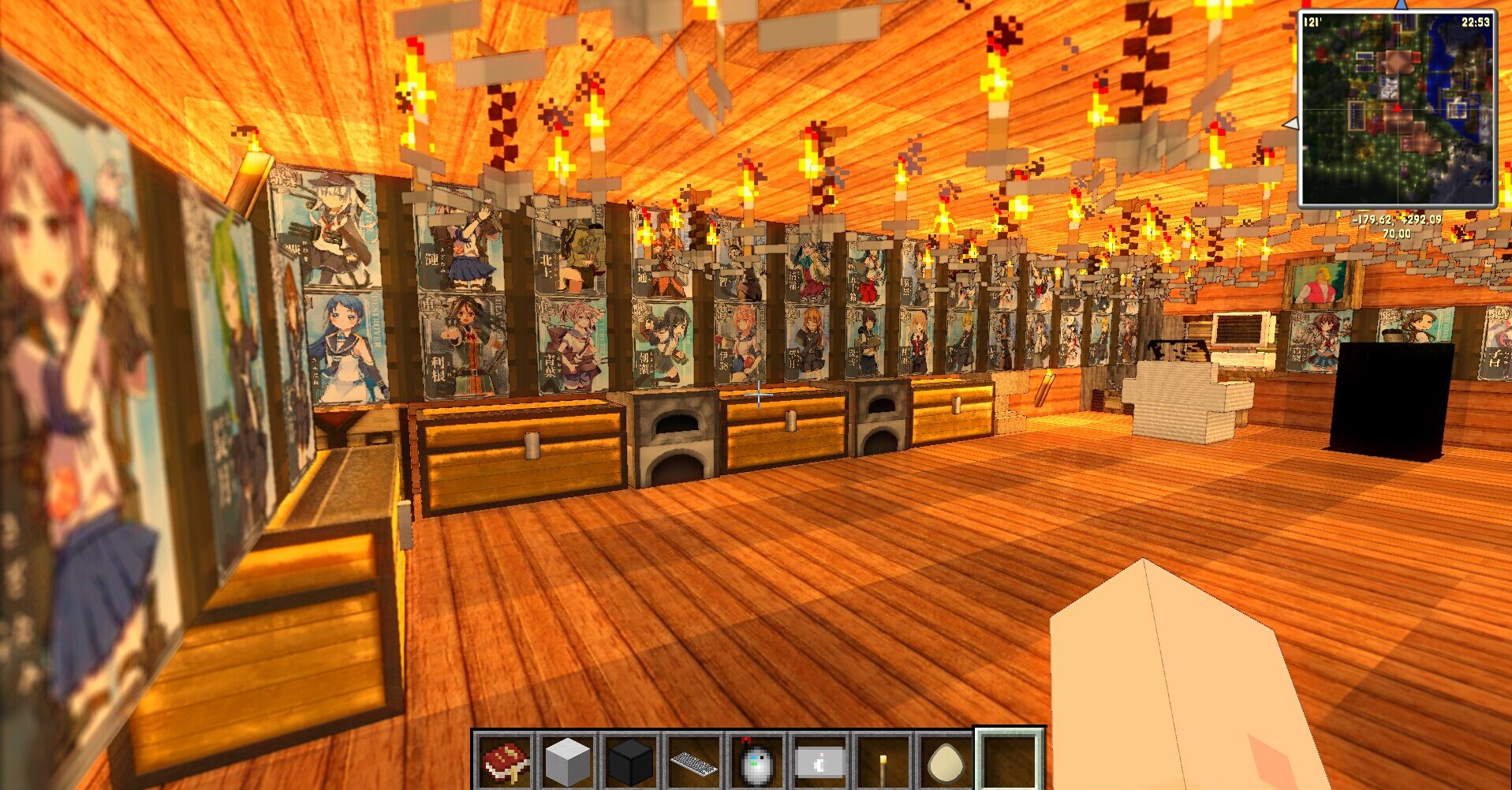Select the red book hotbar slot
Screen dimensions: 1512x790
[505, 762]
